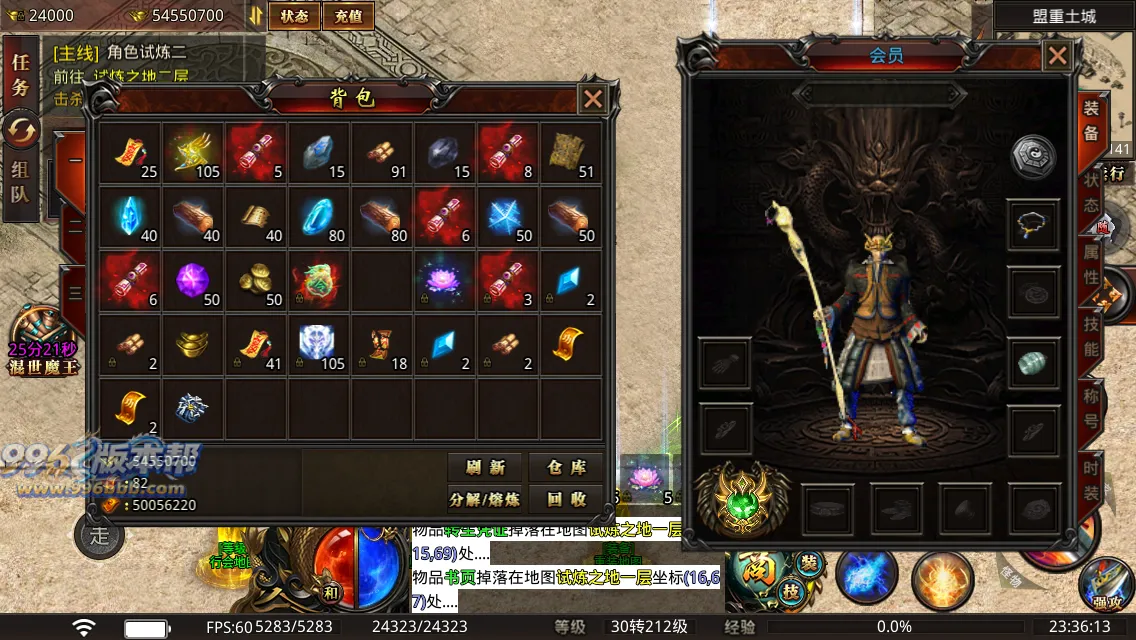The image size is (1136, 640).
Task: Activate the blue lightning skill icon
Action: (x=867, y=578)
